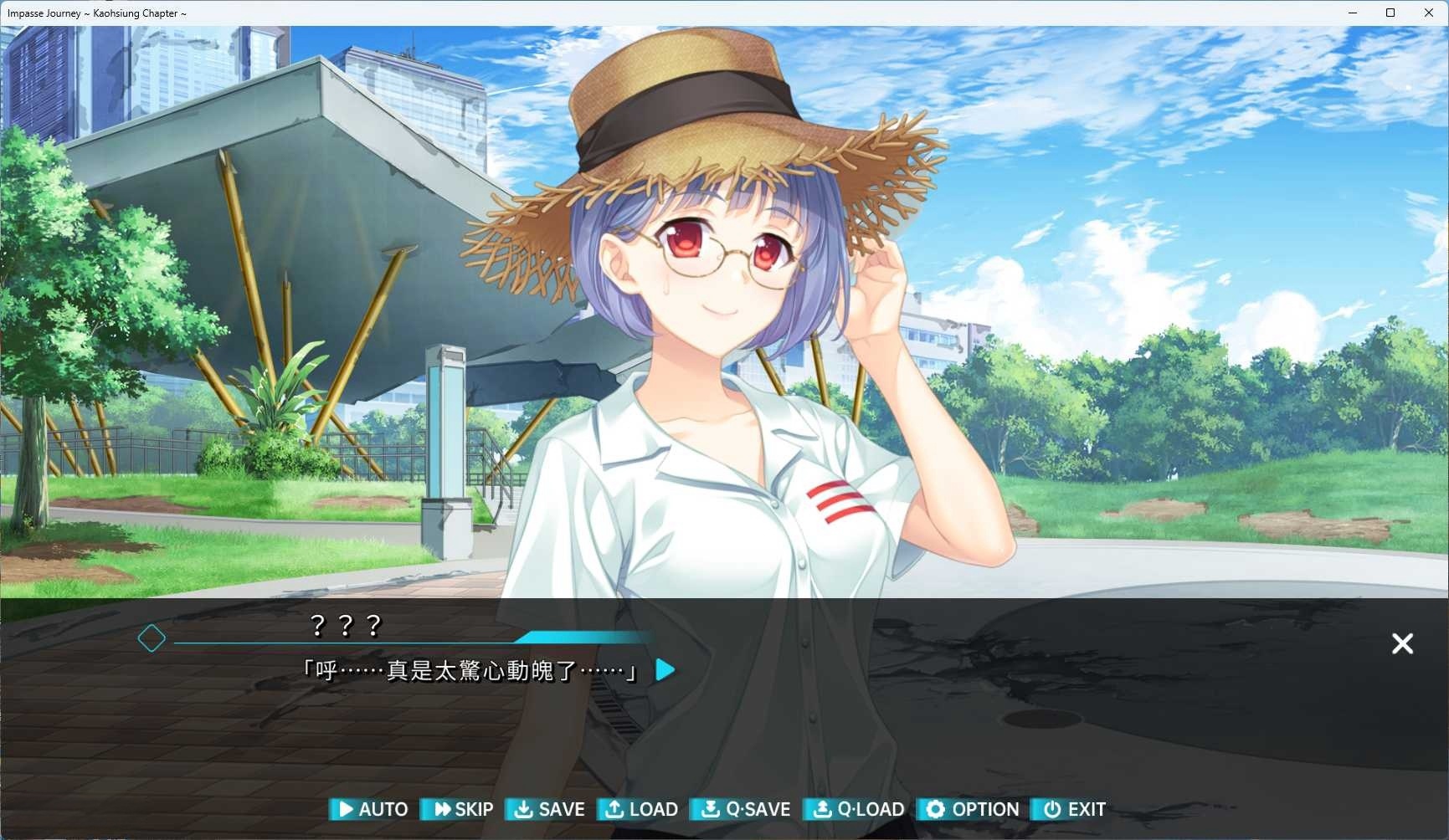This screenshot has height=840, width=1449.
Task: Open the LOAD game icon
Action: pyautogui.click(x=615, y=809)
